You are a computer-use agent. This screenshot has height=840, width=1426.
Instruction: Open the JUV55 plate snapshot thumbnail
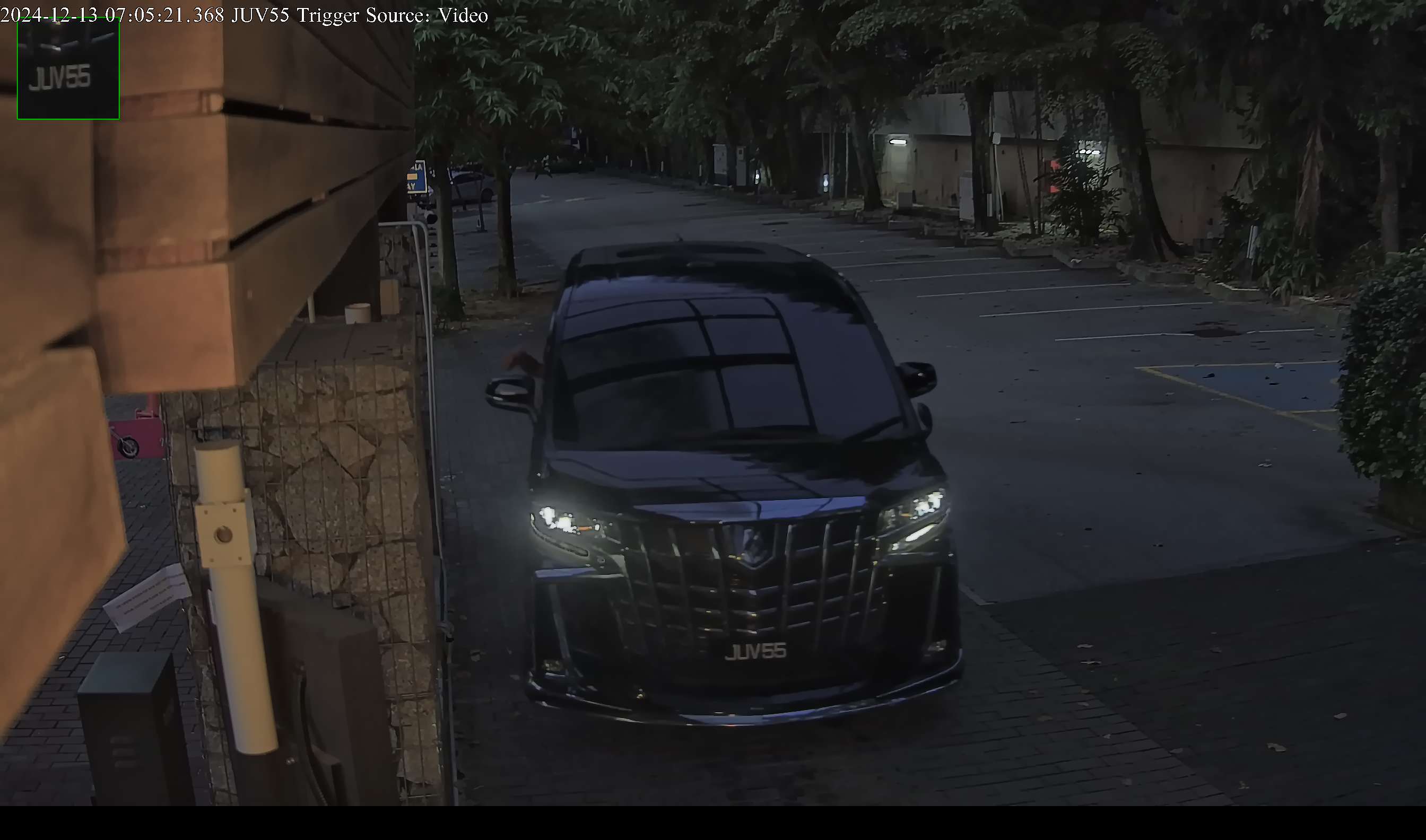click(68, 69)
